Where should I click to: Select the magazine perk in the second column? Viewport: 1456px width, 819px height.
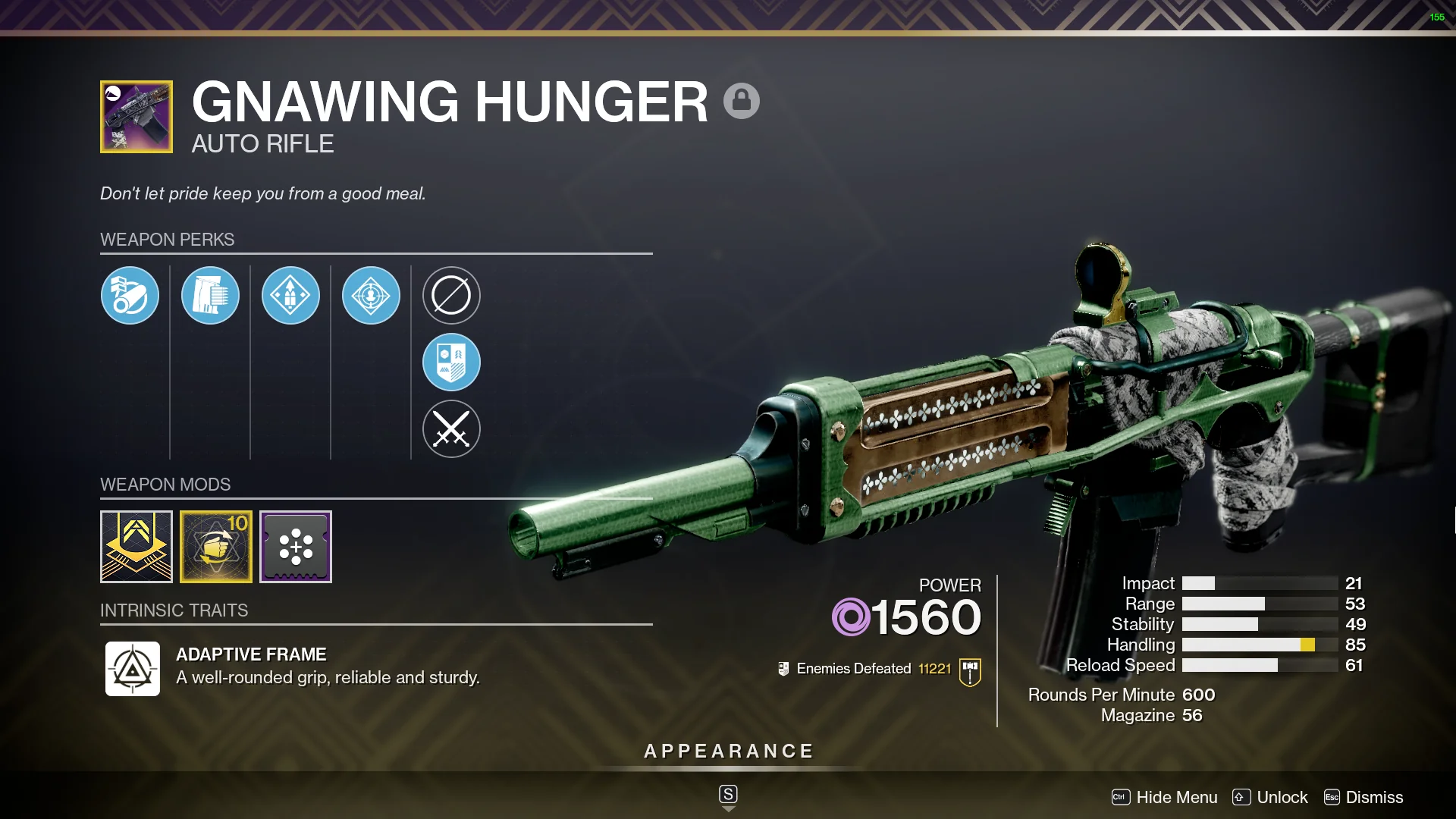click(210, 295)
